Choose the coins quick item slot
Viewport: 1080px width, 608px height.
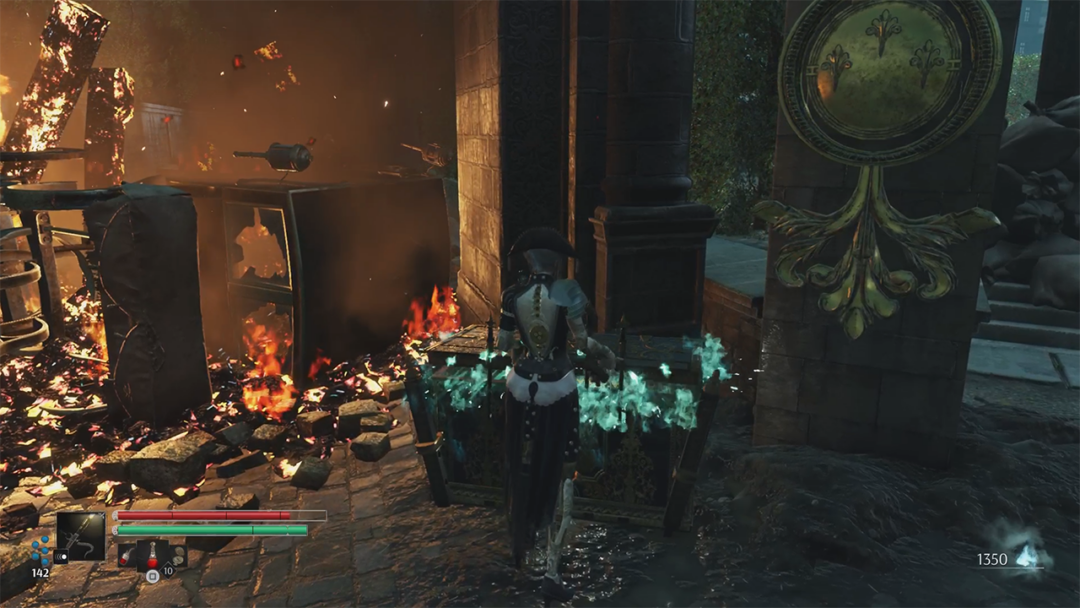[178, 556]
